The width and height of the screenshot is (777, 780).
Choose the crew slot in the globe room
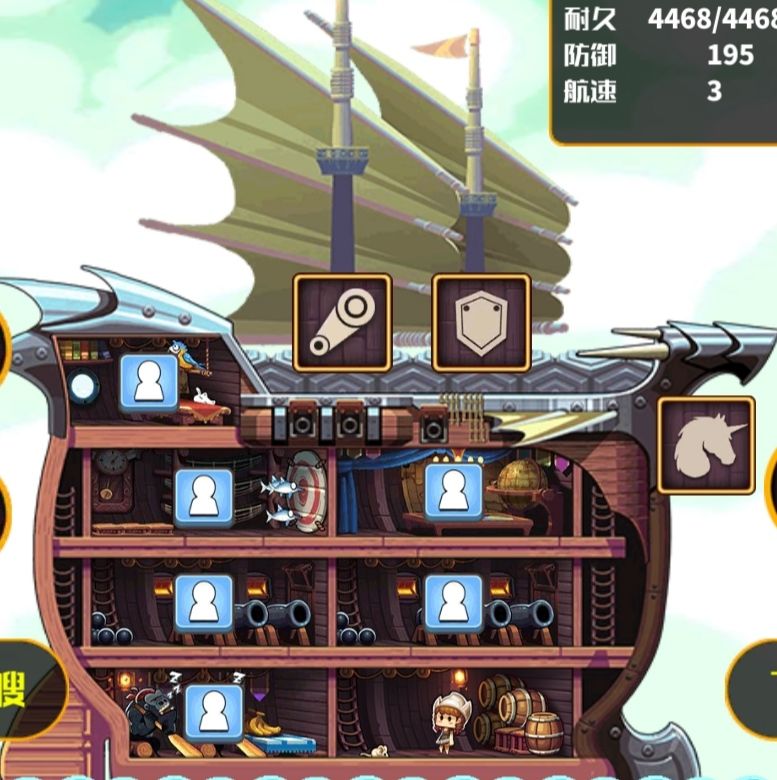[453, 492]
